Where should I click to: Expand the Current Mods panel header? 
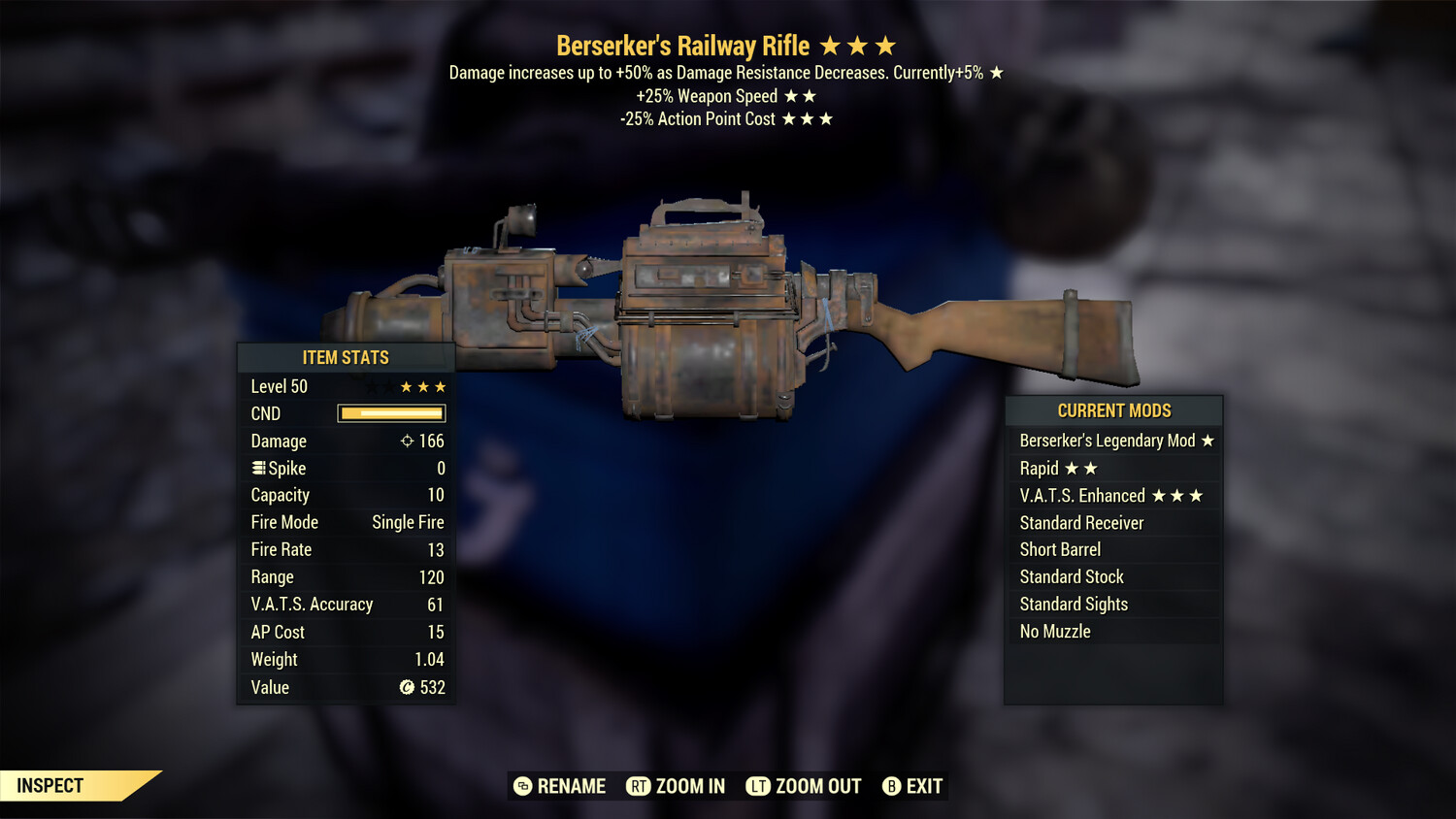click(1113, 410)
